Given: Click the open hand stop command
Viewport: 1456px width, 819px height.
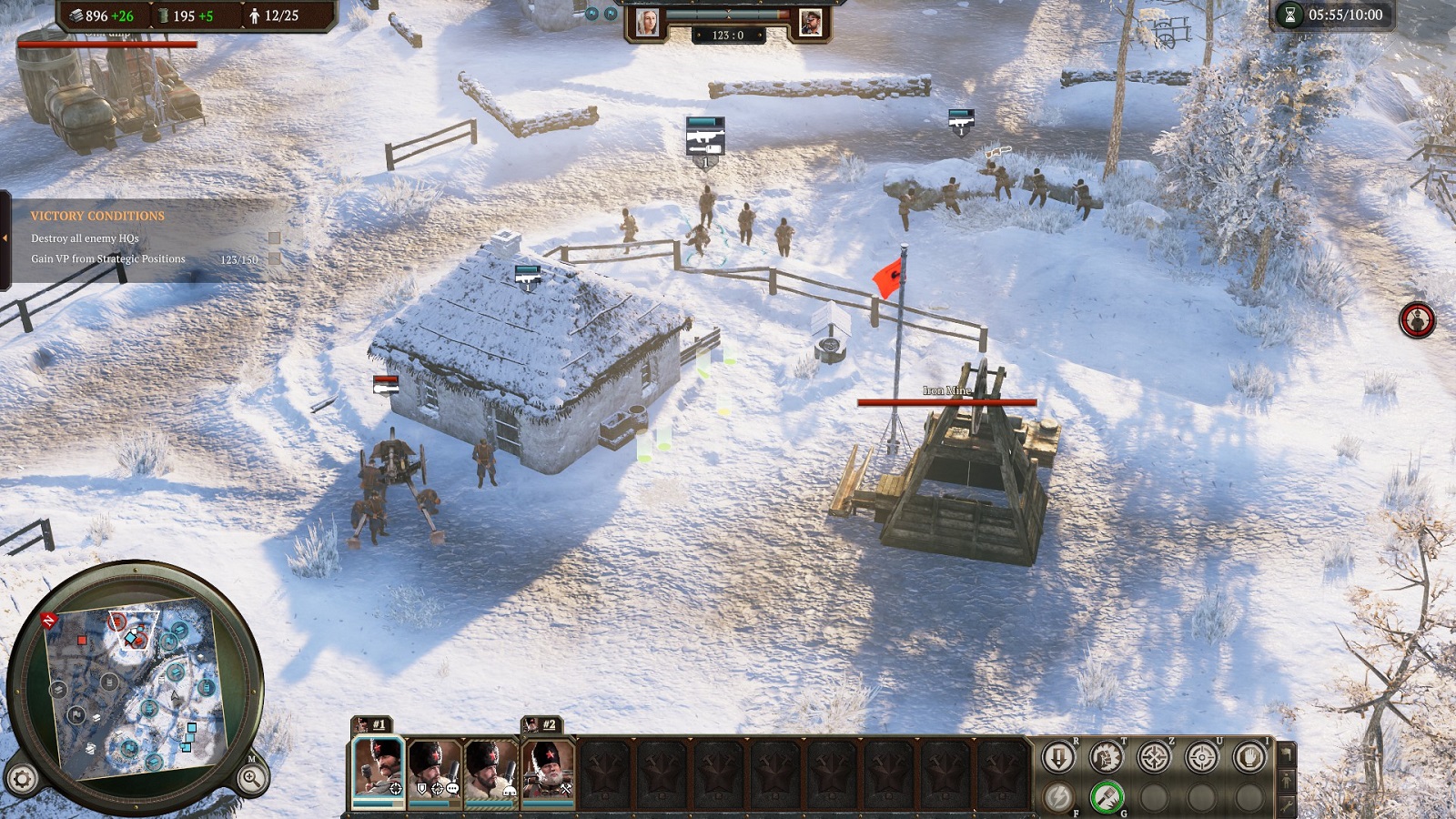Looking at the screenshot, I should tap(1249, 757).
